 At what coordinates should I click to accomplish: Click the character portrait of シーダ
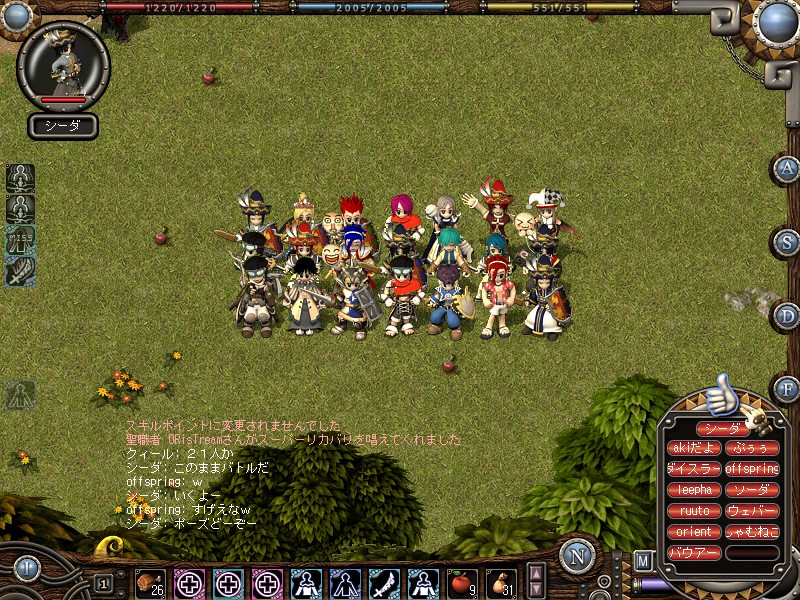tap(63, 65)
